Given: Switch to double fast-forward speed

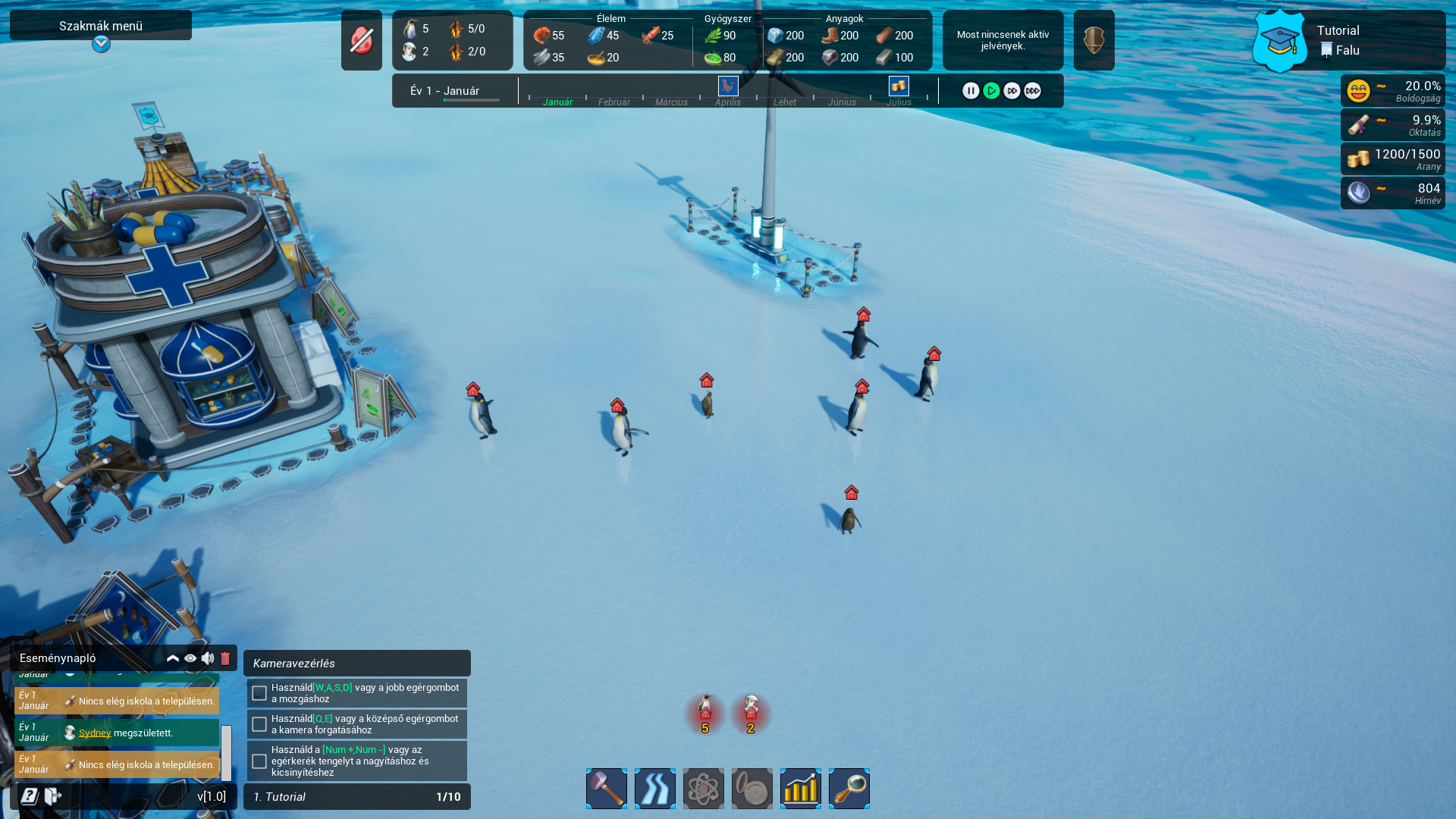Looking at the screenshot, I should pyautogui.click(x=1012, y=91).
